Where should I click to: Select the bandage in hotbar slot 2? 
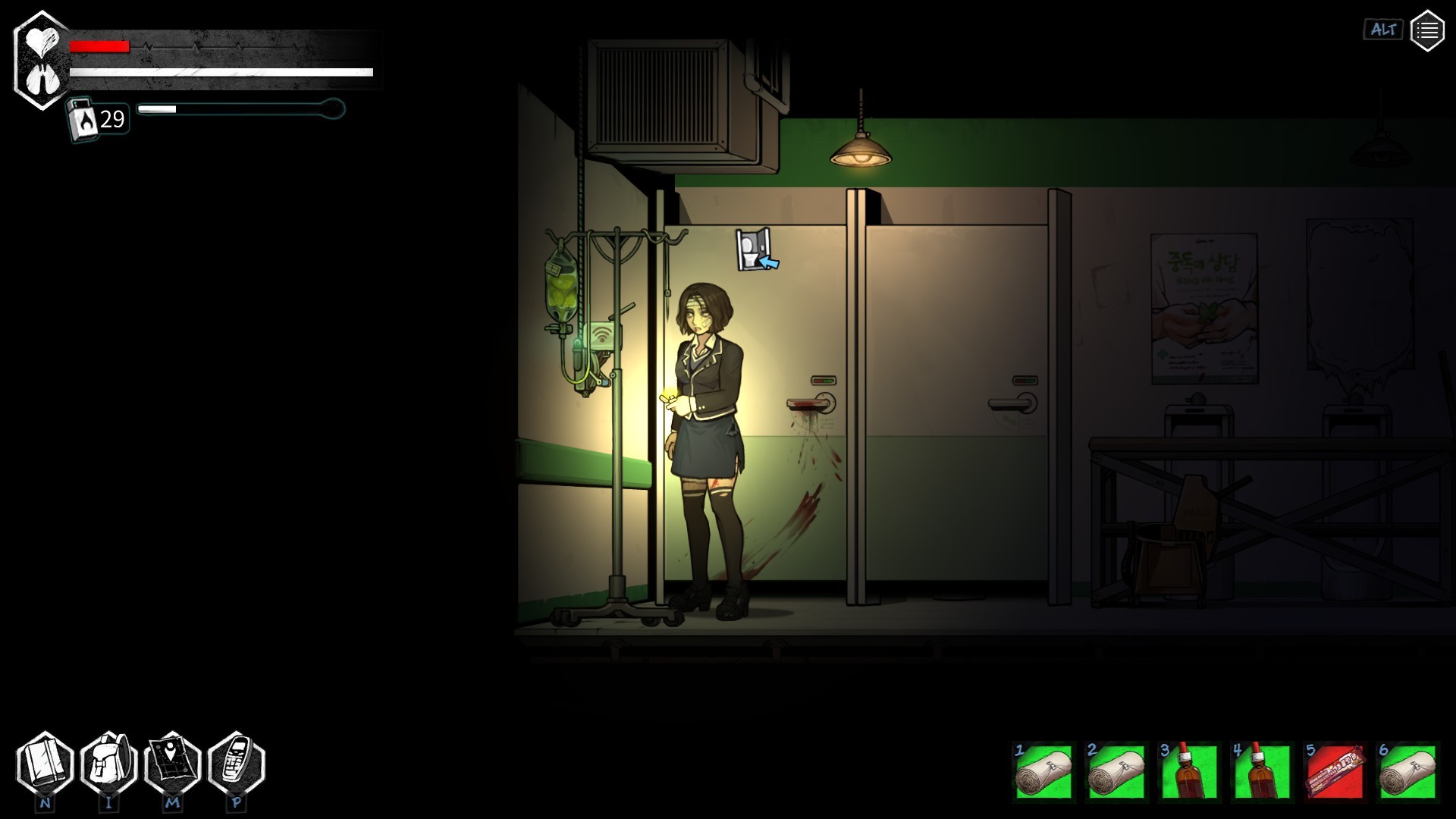[x=1116, y=771]
